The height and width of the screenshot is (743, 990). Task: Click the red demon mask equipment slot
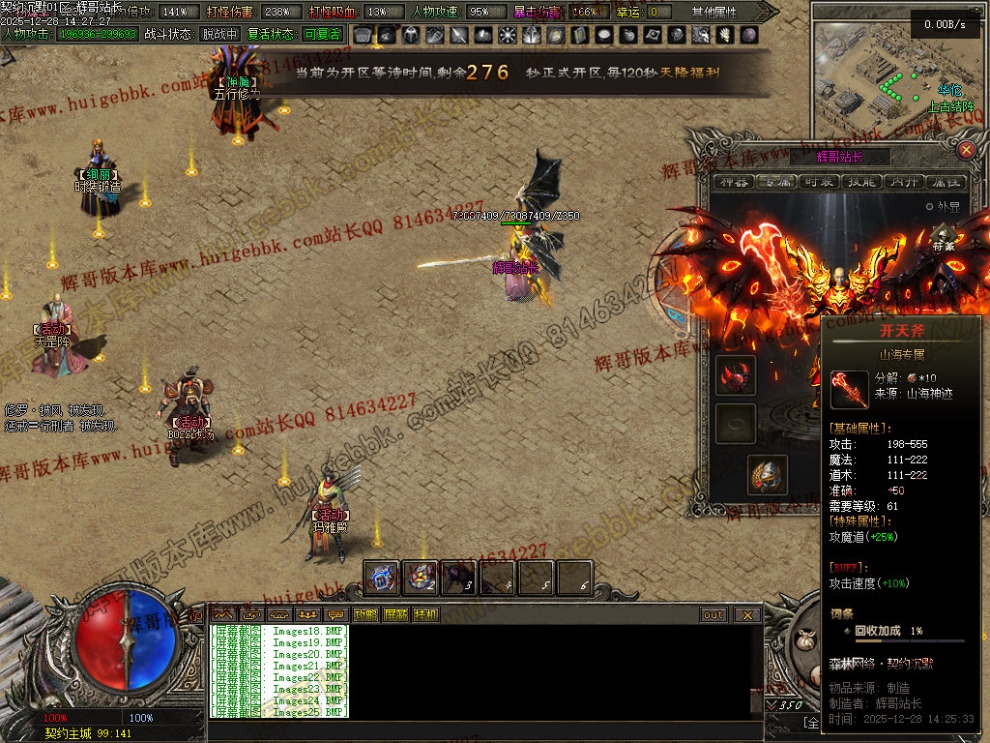click(x=735, y=374)
